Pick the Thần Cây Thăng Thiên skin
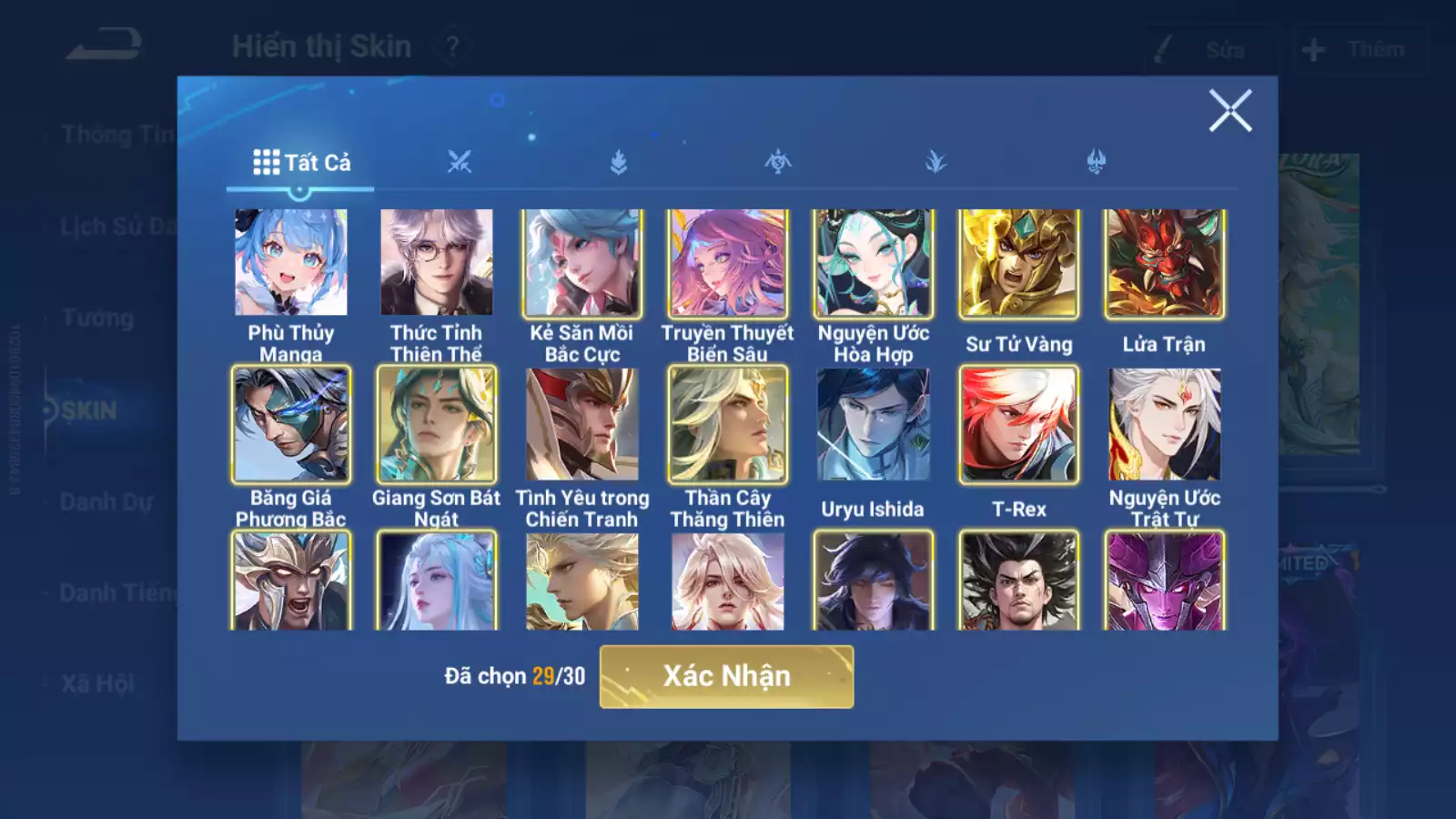Viewport: 1456px width, 819px height. pyautogui.click(x=728, y=424)
